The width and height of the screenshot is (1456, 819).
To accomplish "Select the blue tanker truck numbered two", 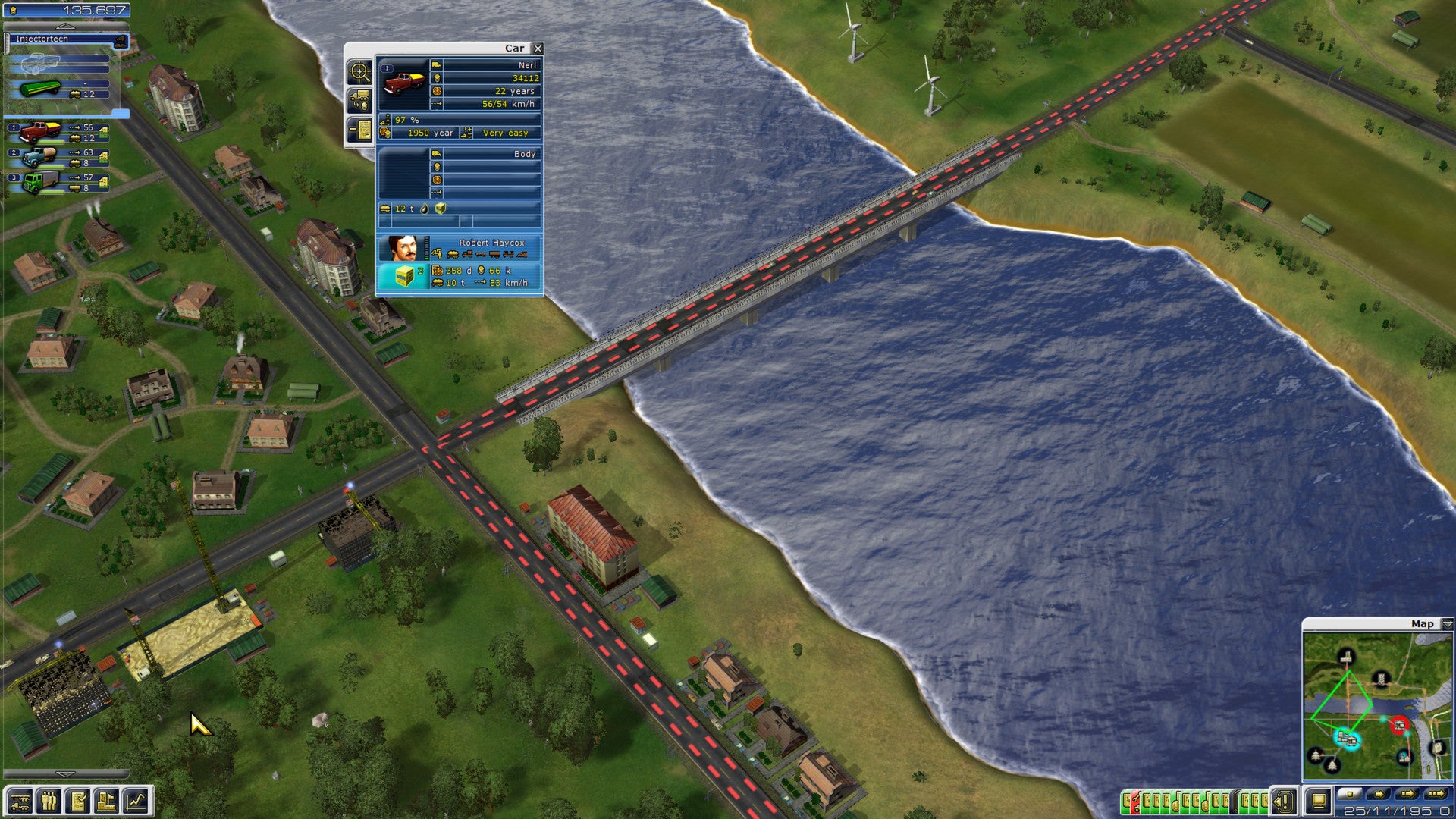I will [x=38, y=157].
